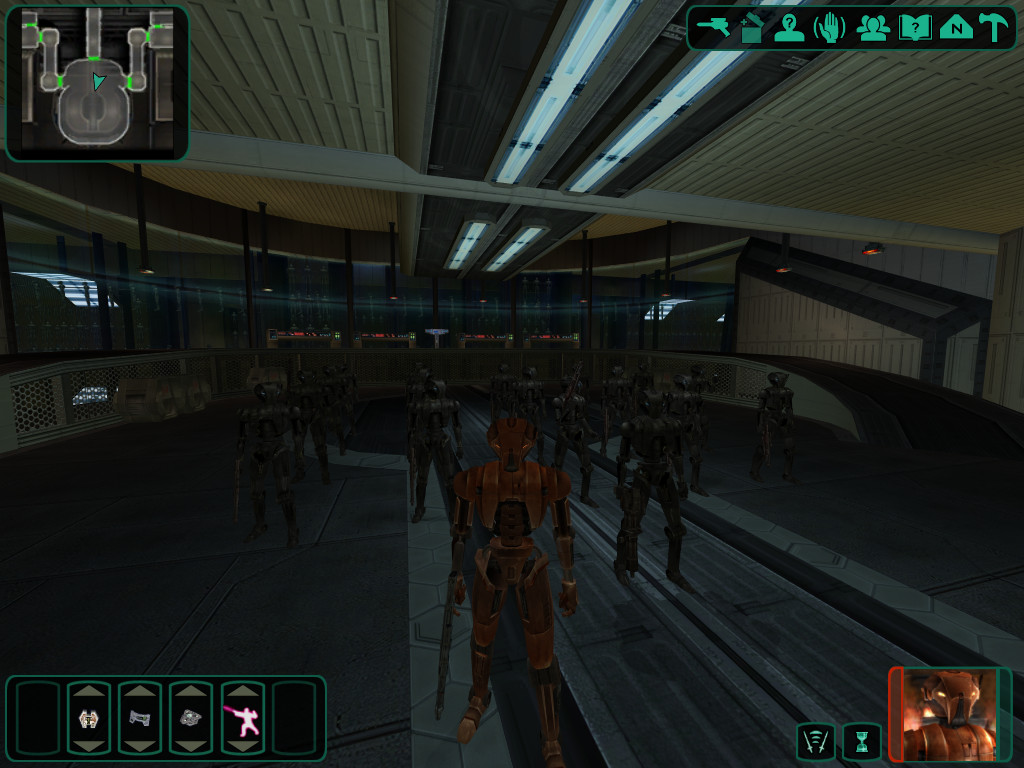
Task: Open the map screen via the N compass icon
Action: 956,28
